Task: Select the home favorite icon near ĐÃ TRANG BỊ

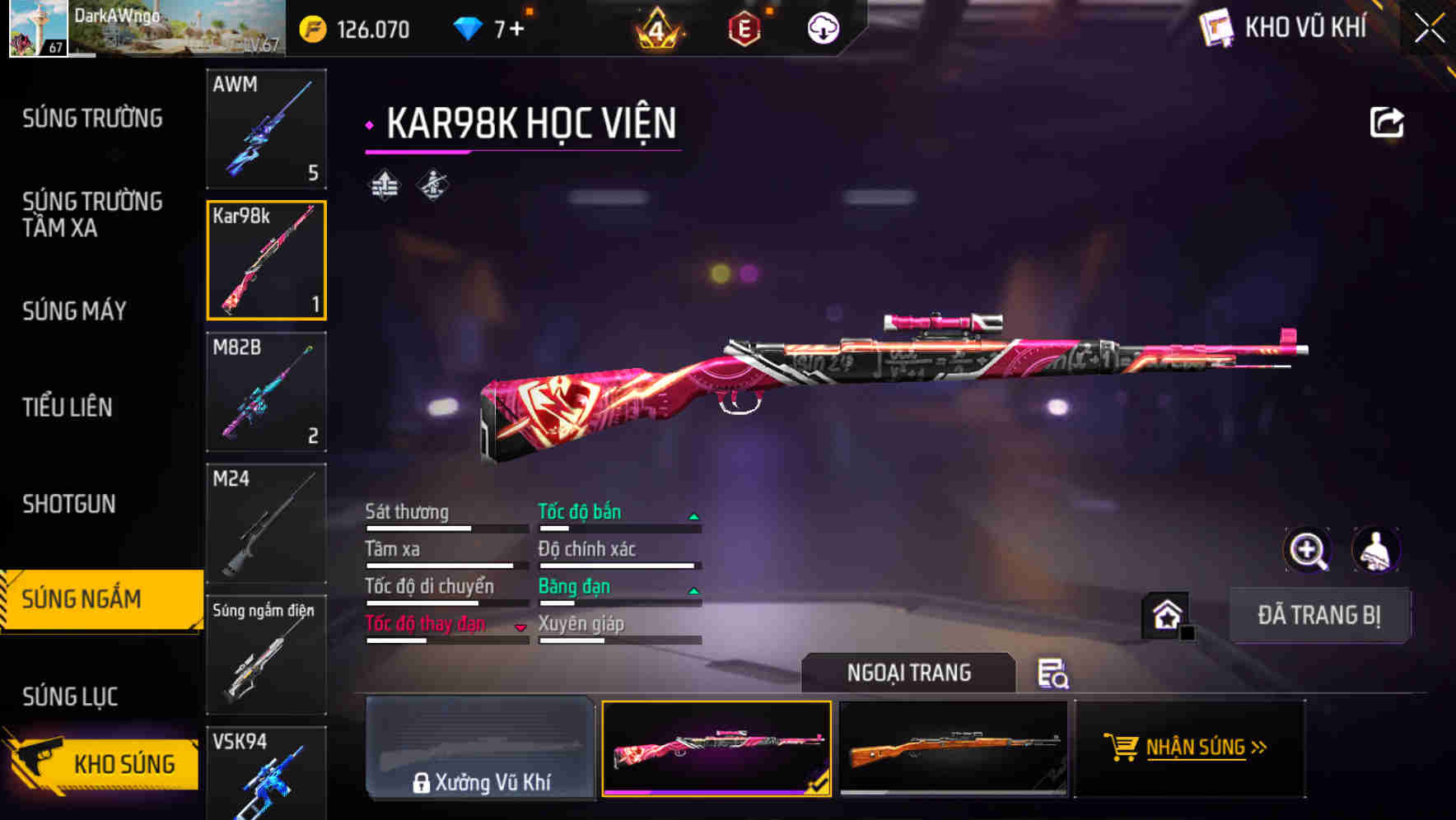Action: coord(1166,614)
